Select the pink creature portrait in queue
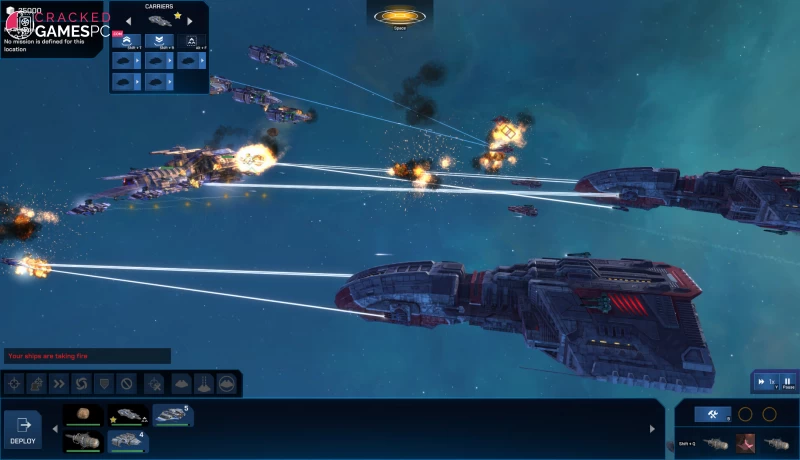 click(745, 443)
